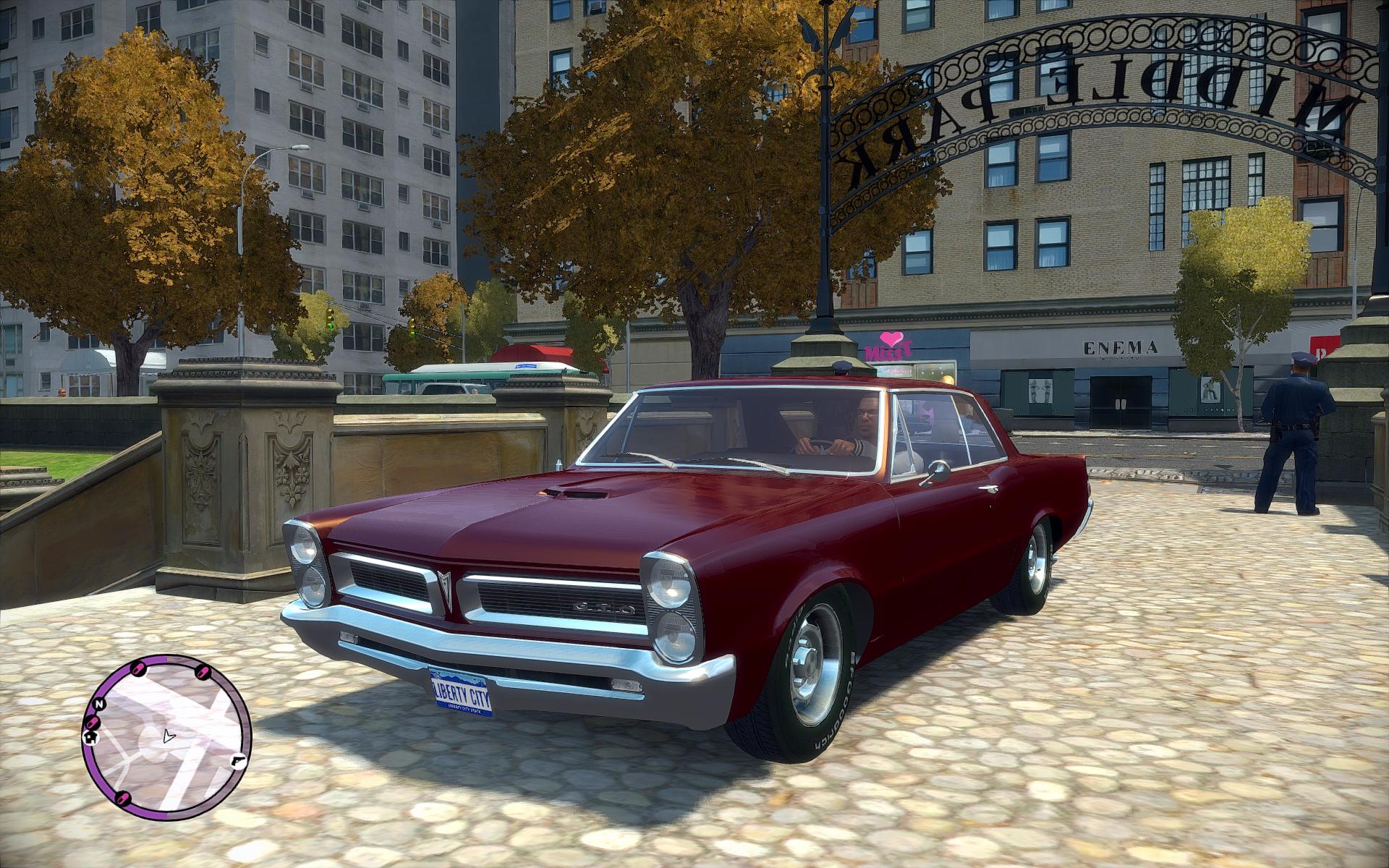Click the circular radar minimap
1389x868 pixels.
coord(167,738)
